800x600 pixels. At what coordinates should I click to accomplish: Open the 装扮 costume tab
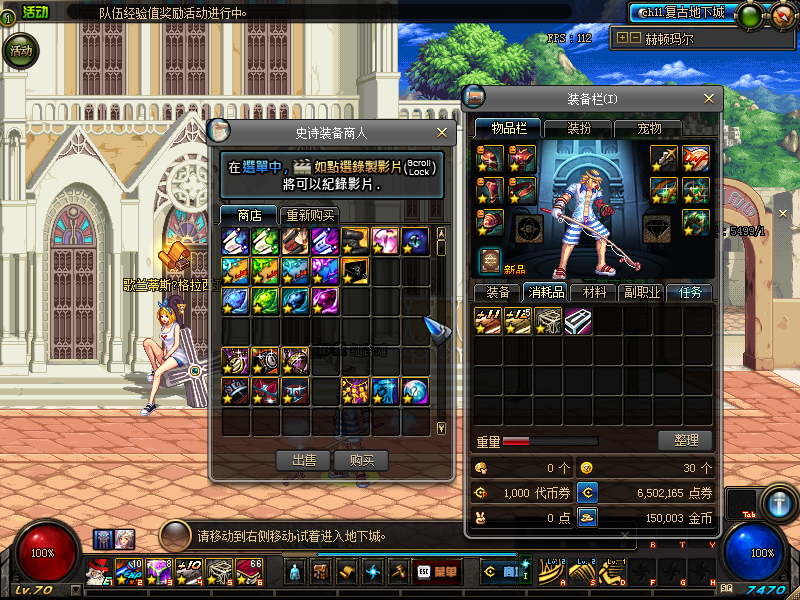[x=579, y=128]
